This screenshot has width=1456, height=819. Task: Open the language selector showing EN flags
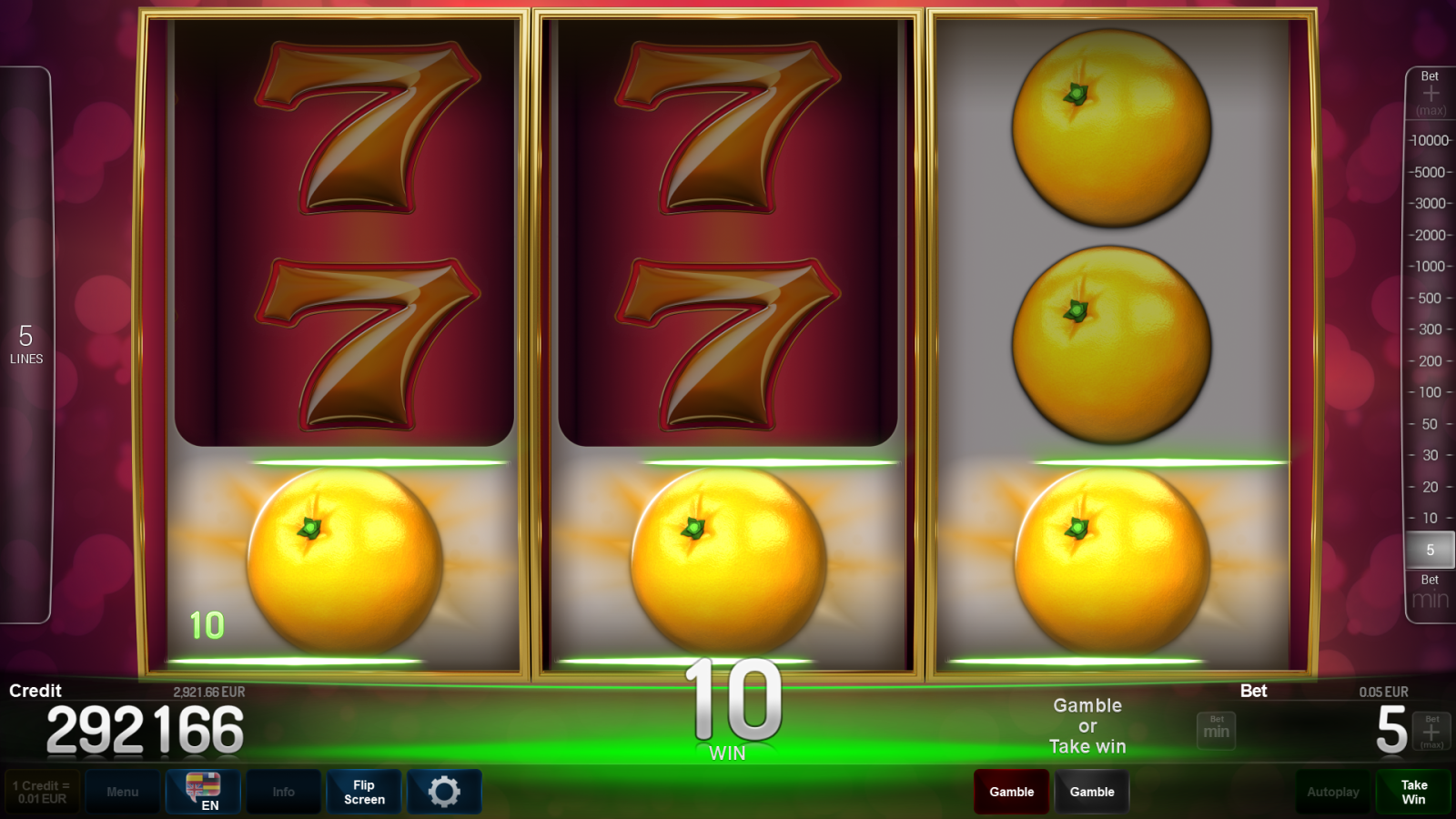[x=203, y=792]
